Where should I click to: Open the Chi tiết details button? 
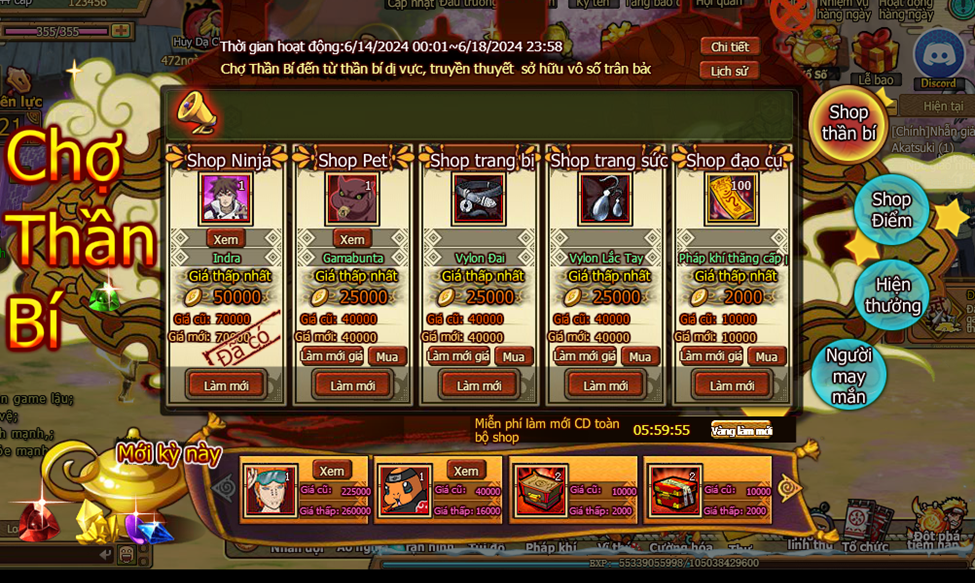729,47
